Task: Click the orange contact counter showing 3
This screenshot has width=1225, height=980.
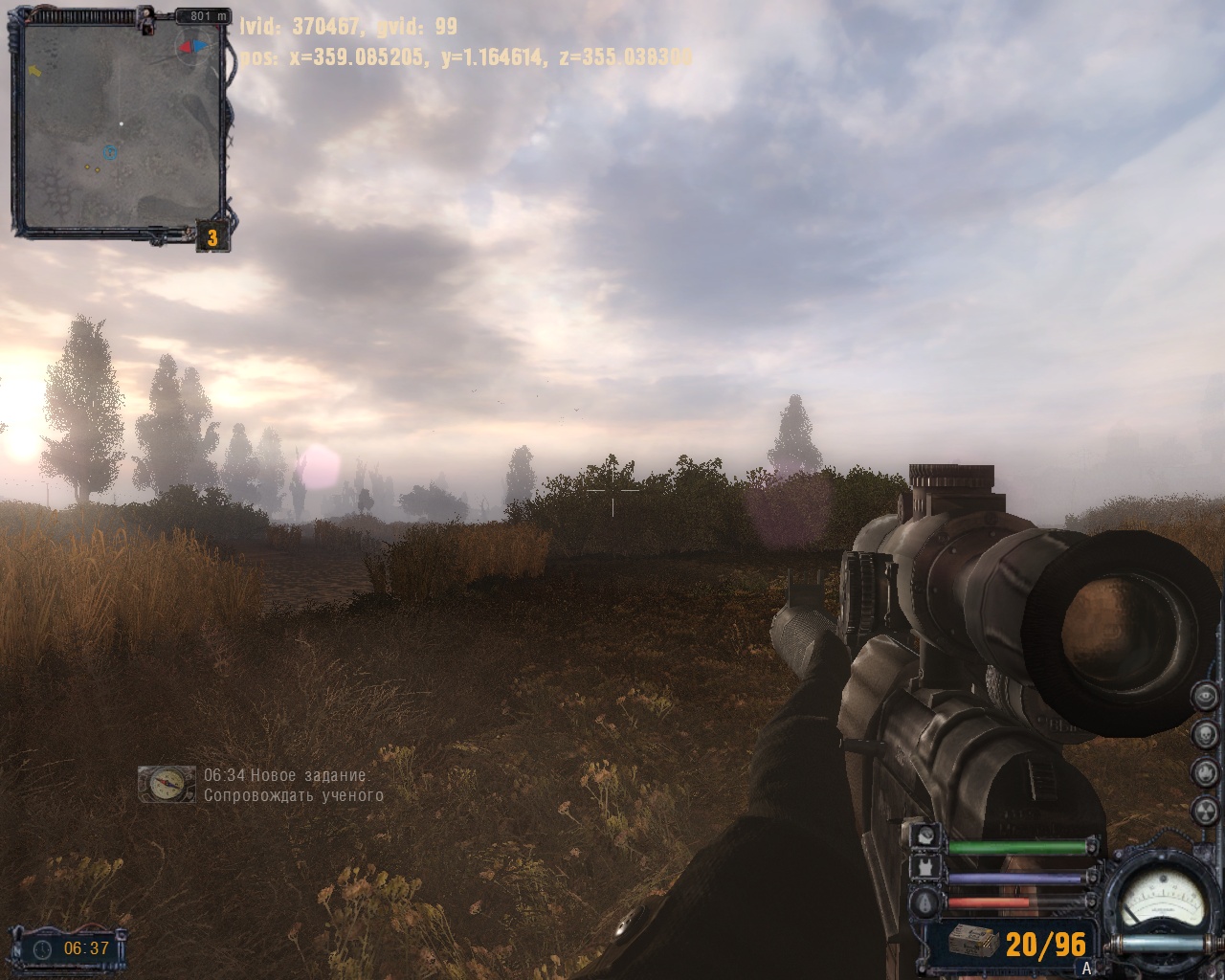Action: pos(212,237)
